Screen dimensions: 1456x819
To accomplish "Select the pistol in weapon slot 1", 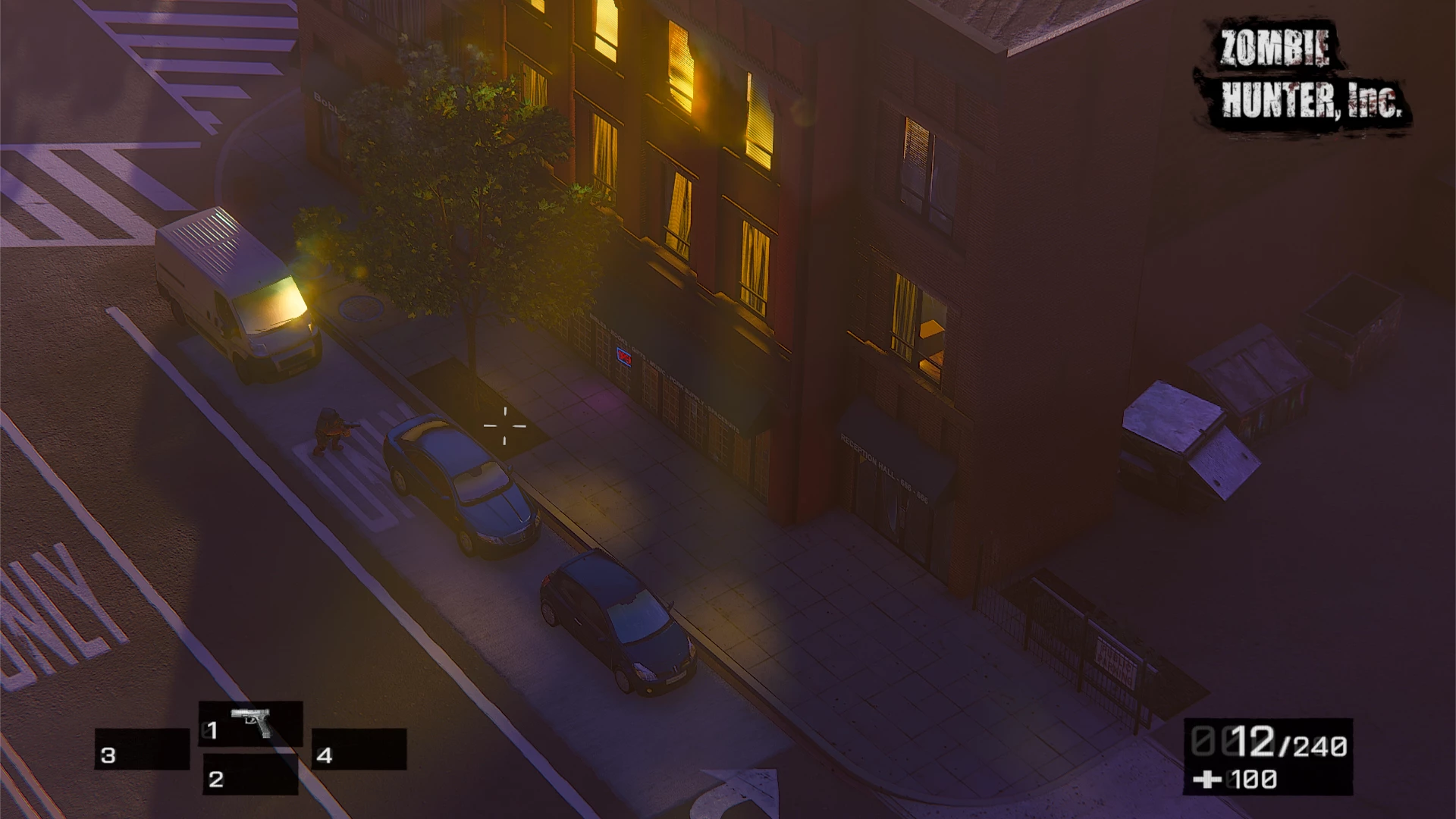I will coord(251,724).
